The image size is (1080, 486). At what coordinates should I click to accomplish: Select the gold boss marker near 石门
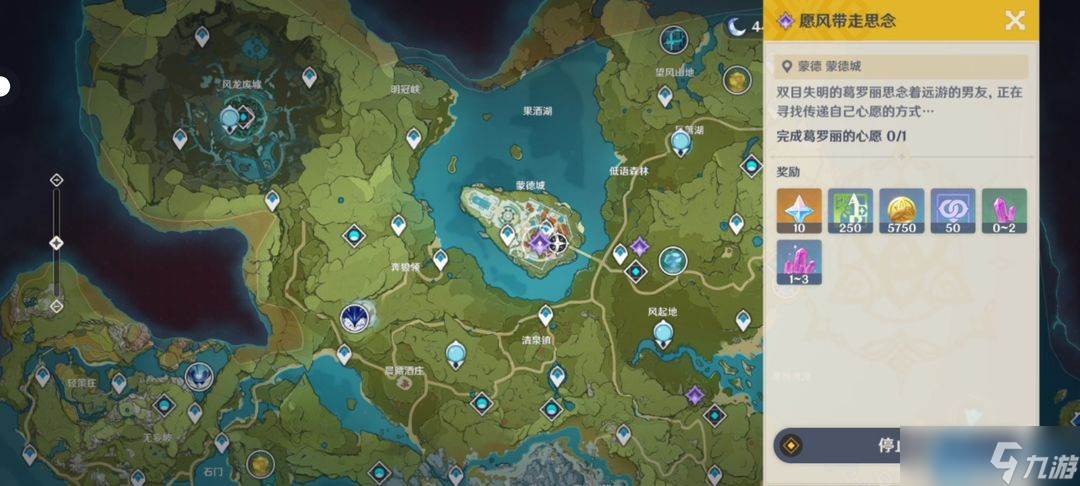[x=260, y=463]
